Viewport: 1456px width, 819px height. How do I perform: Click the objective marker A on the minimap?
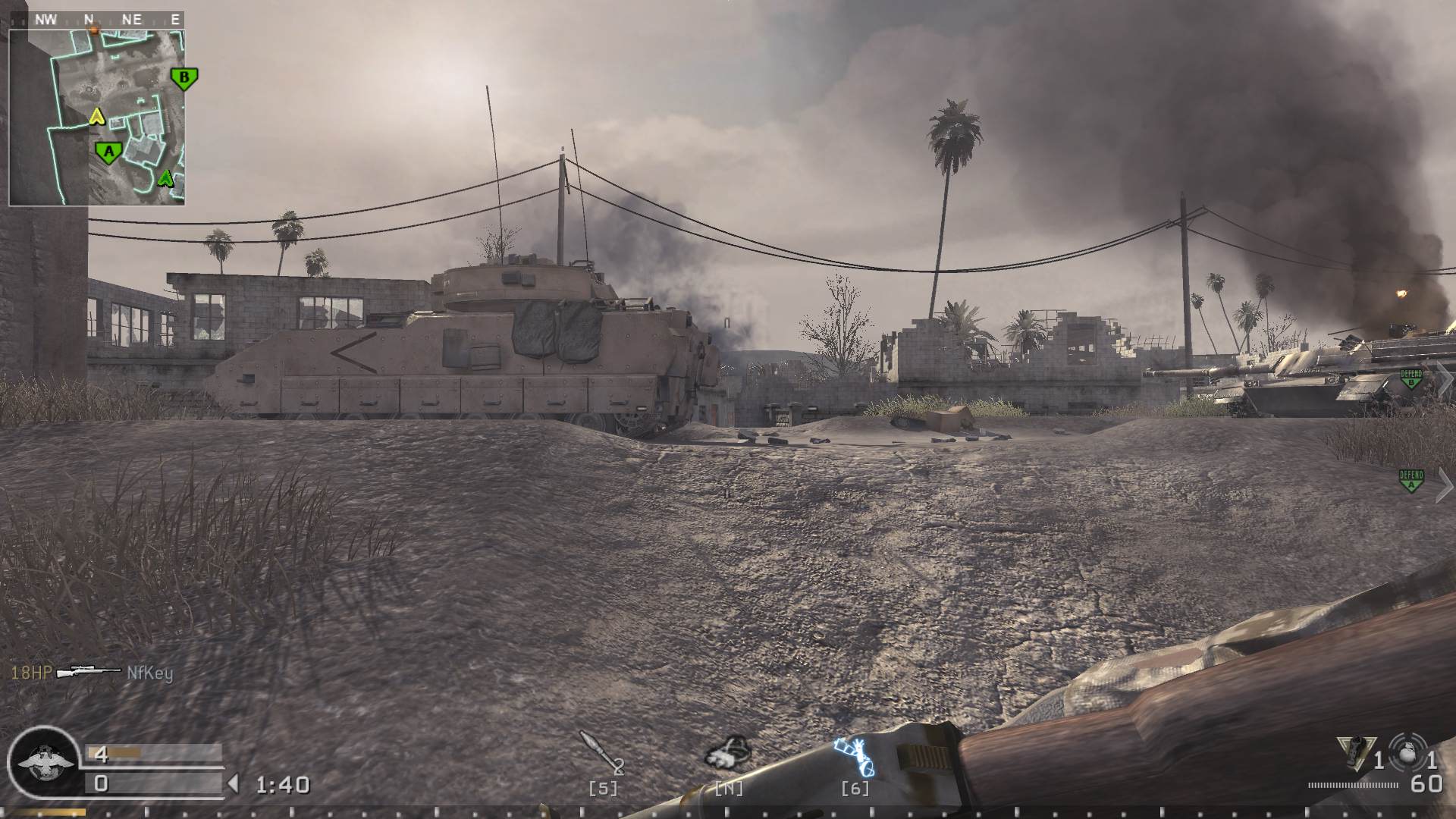click(109, 152)
